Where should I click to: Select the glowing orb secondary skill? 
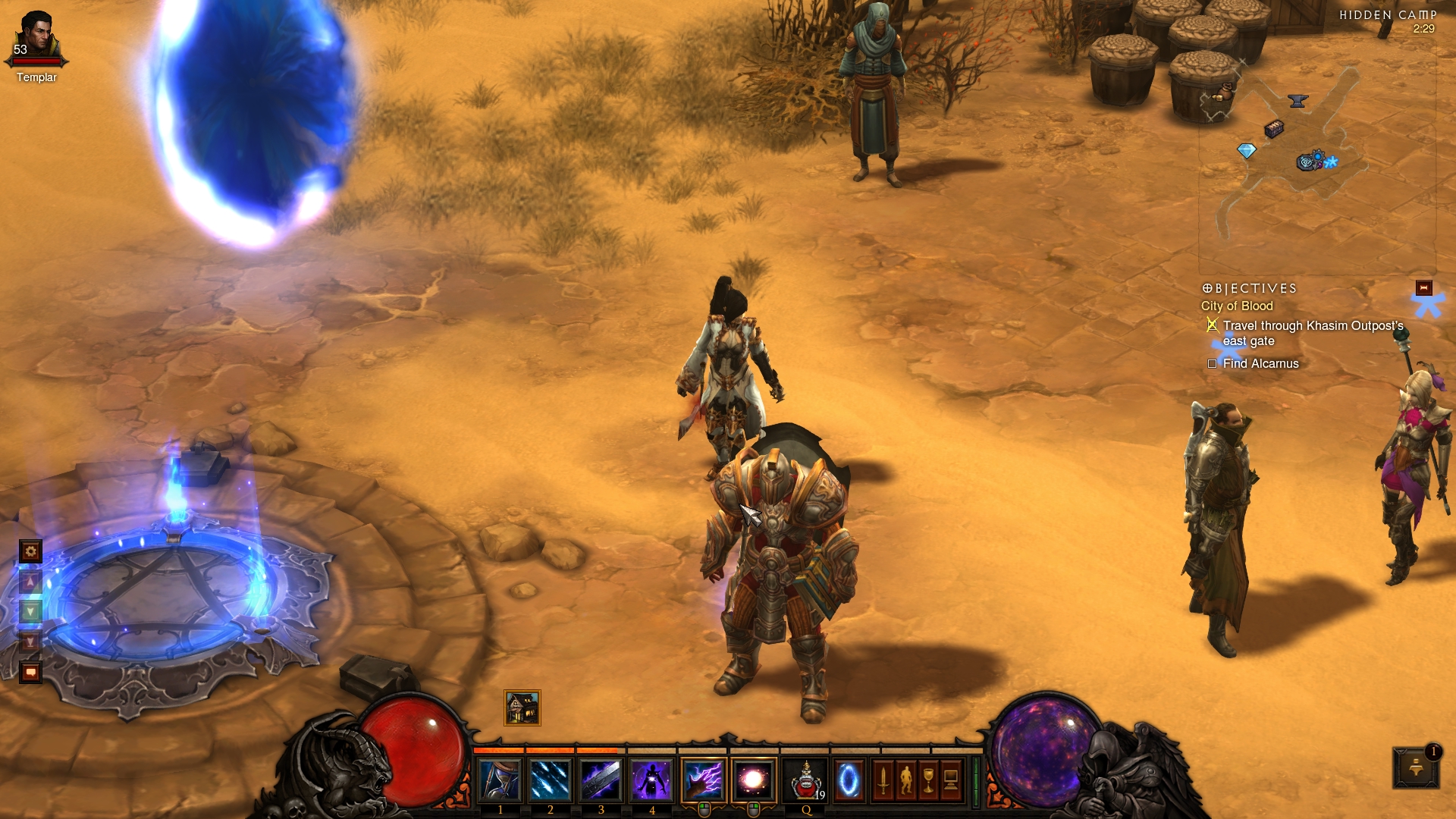(754, 780)
